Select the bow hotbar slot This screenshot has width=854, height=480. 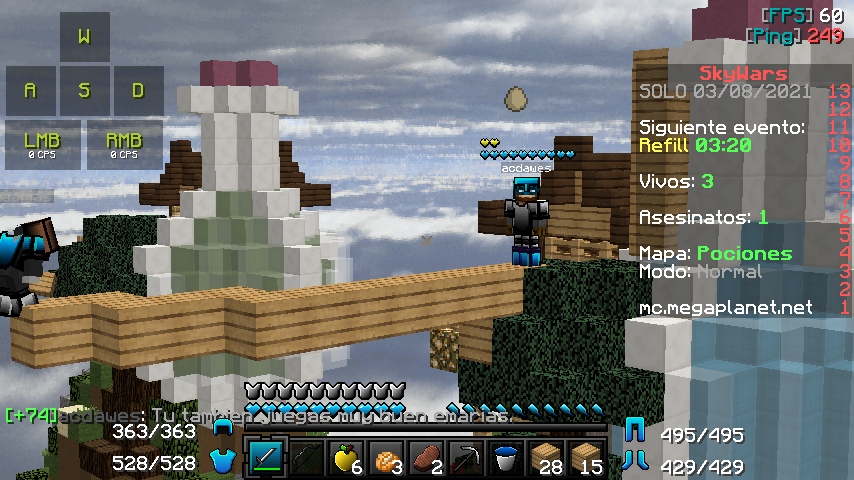307,460
